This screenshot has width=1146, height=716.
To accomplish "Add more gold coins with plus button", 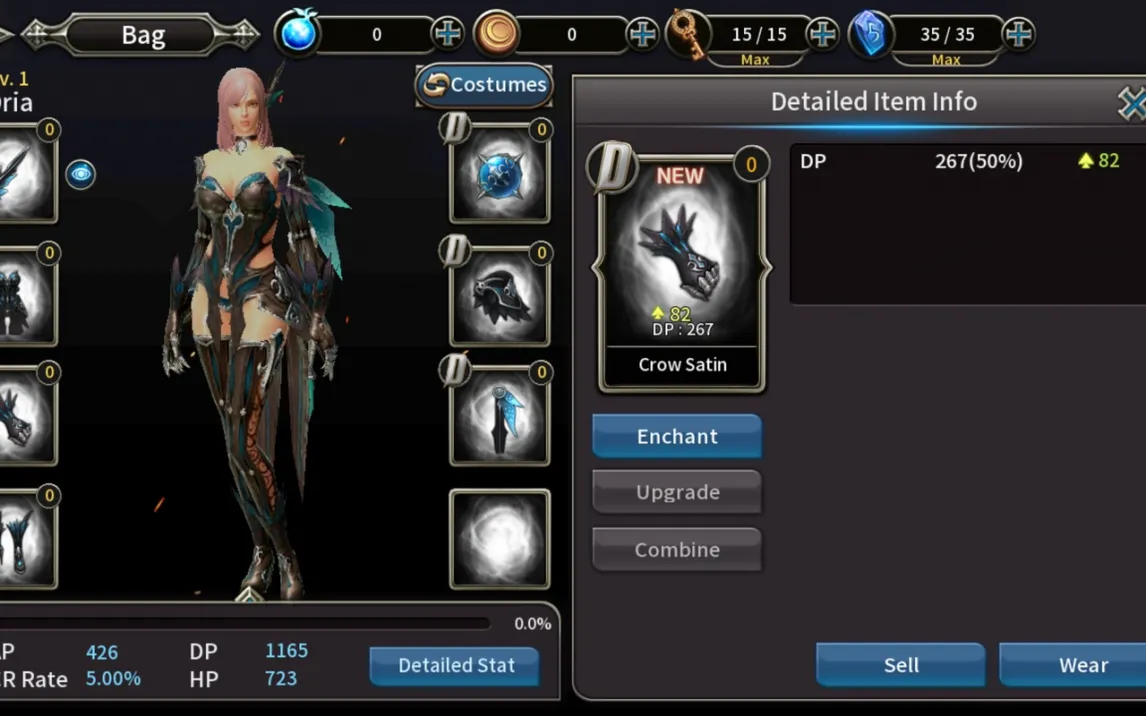I will [642, 35].
